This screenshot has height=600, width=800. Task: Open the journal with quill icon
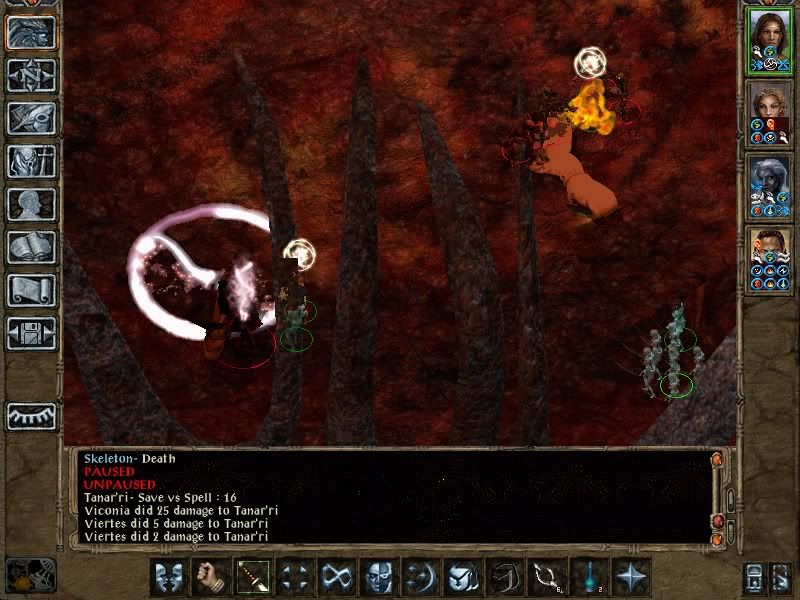31,118
